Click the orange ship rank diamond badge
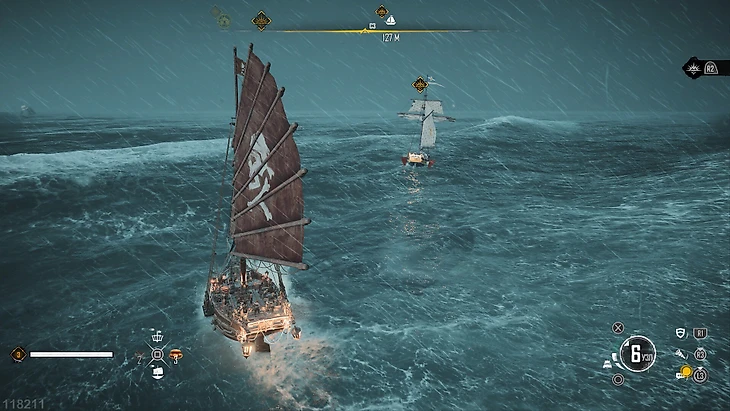The image size is (730, 411). point(17,354)
